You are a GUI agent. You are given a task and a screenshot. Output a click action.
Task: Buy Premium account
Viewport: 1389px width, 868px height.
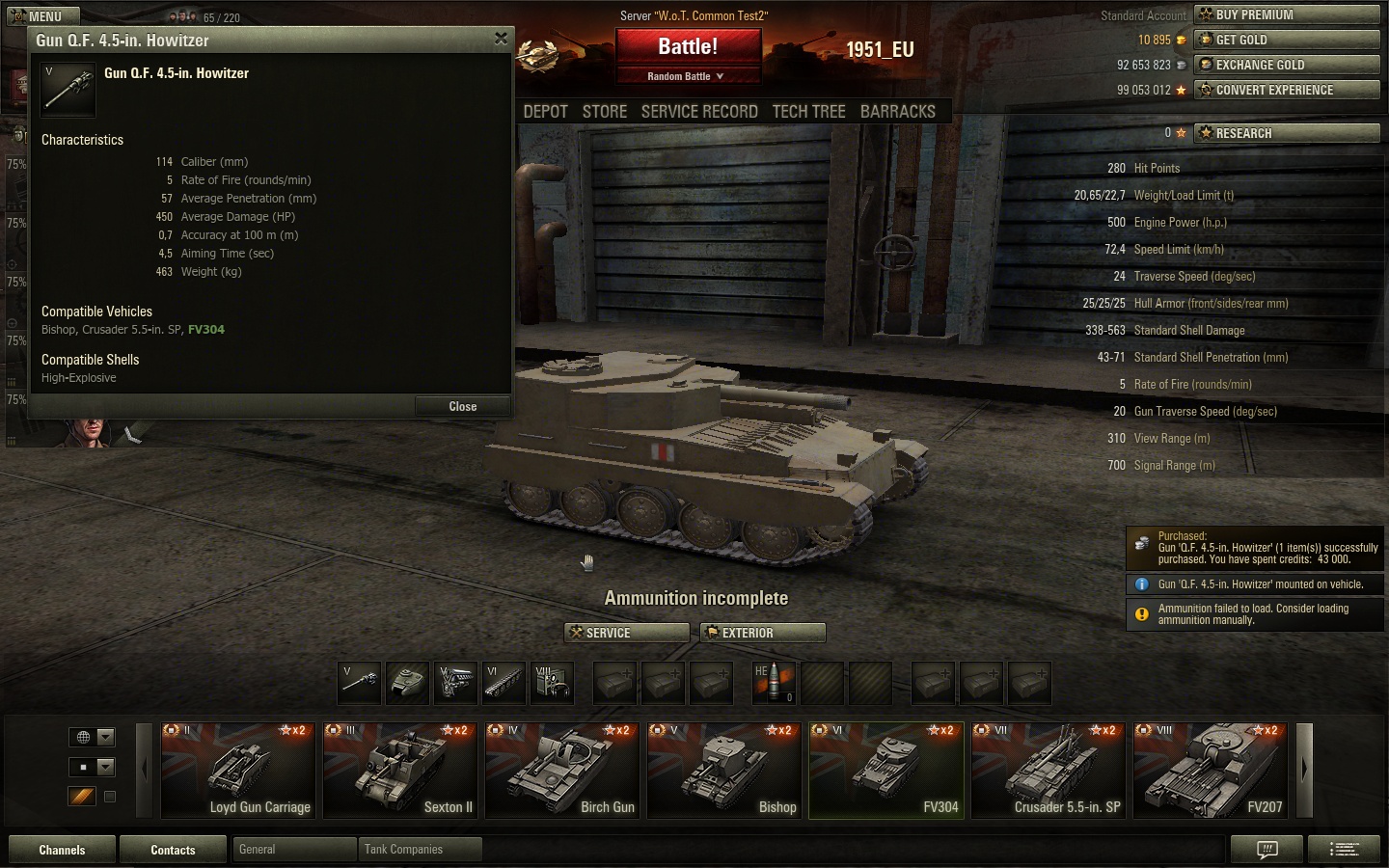click(x=1287, y=14)
